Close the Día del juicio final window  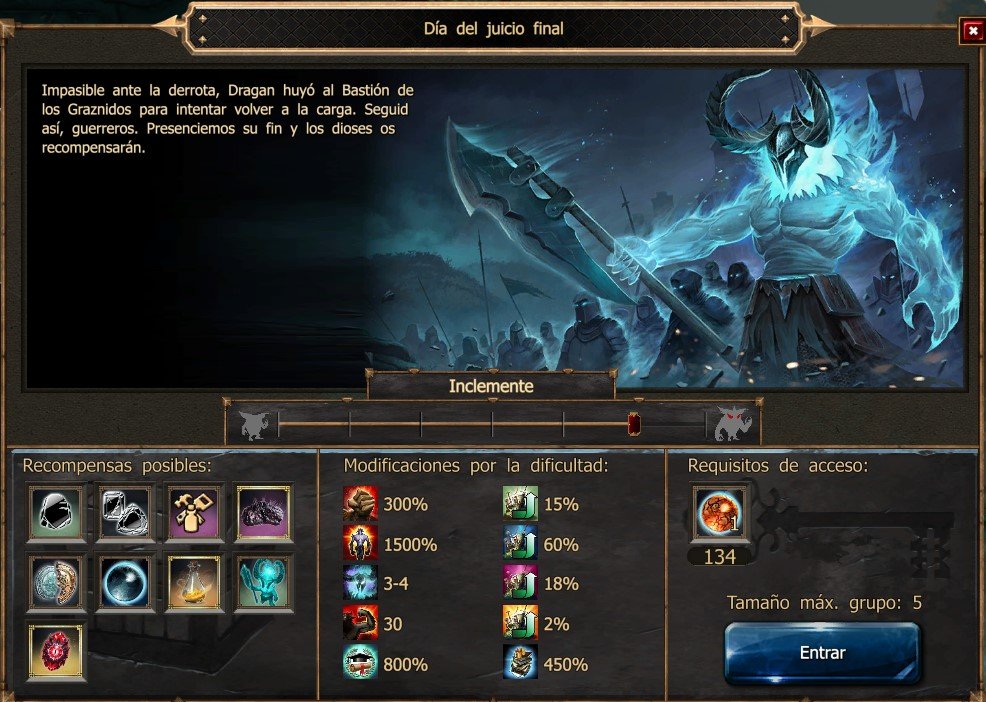click(x=970, y=31)
